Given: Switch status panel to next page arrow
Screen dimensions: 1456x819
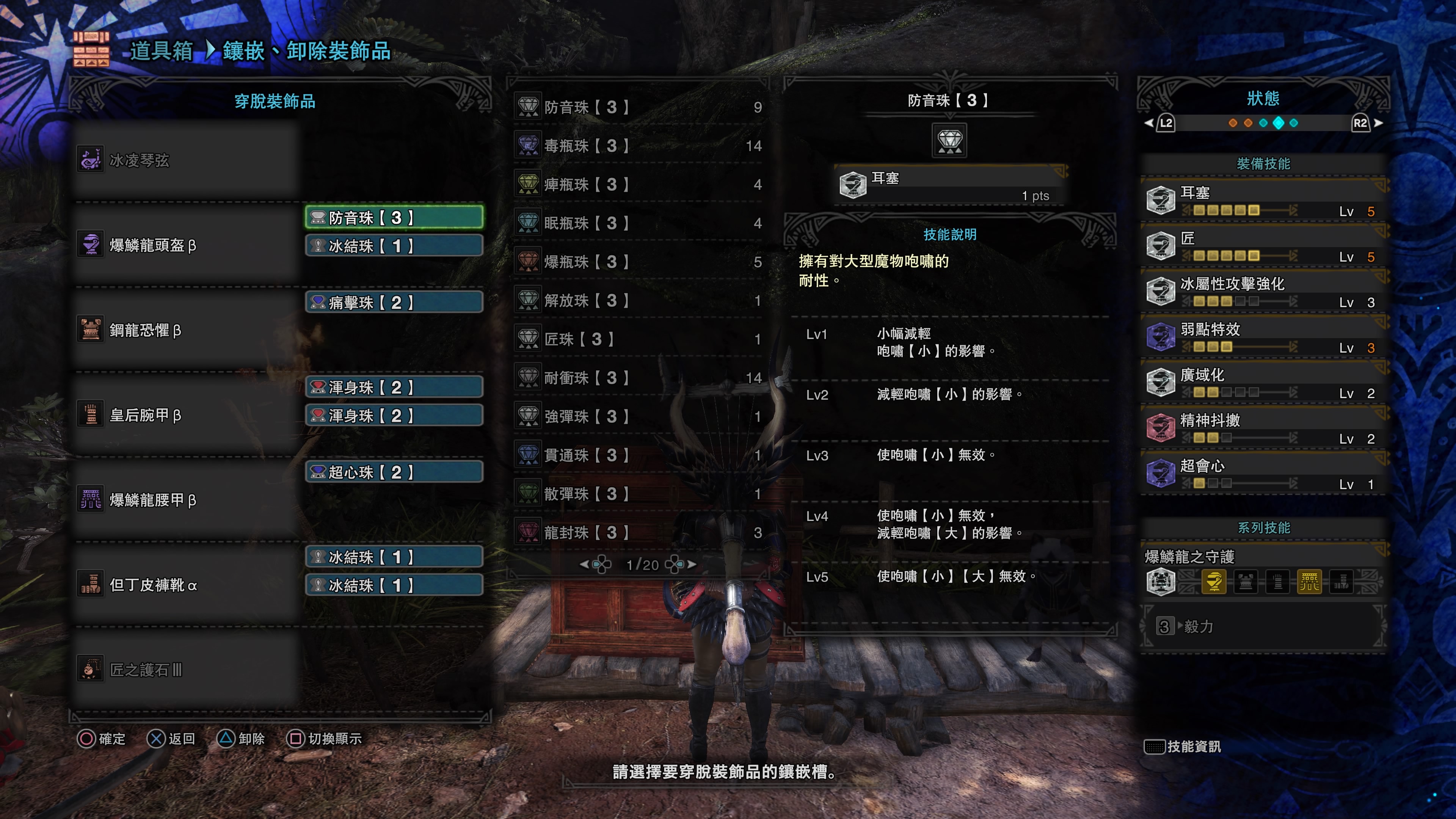Looking at the screenshot, I should pyautogui.click(x=1379, y=123).
